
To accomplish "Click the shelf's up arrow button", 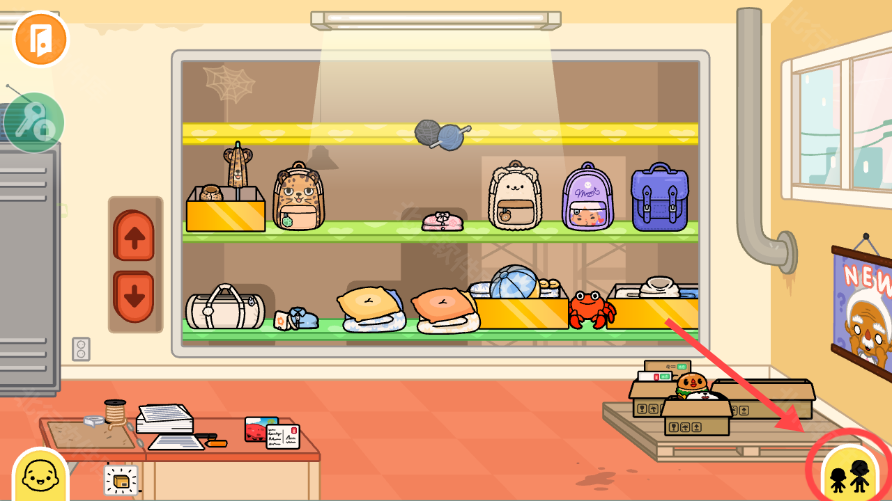I will point(135,237).
